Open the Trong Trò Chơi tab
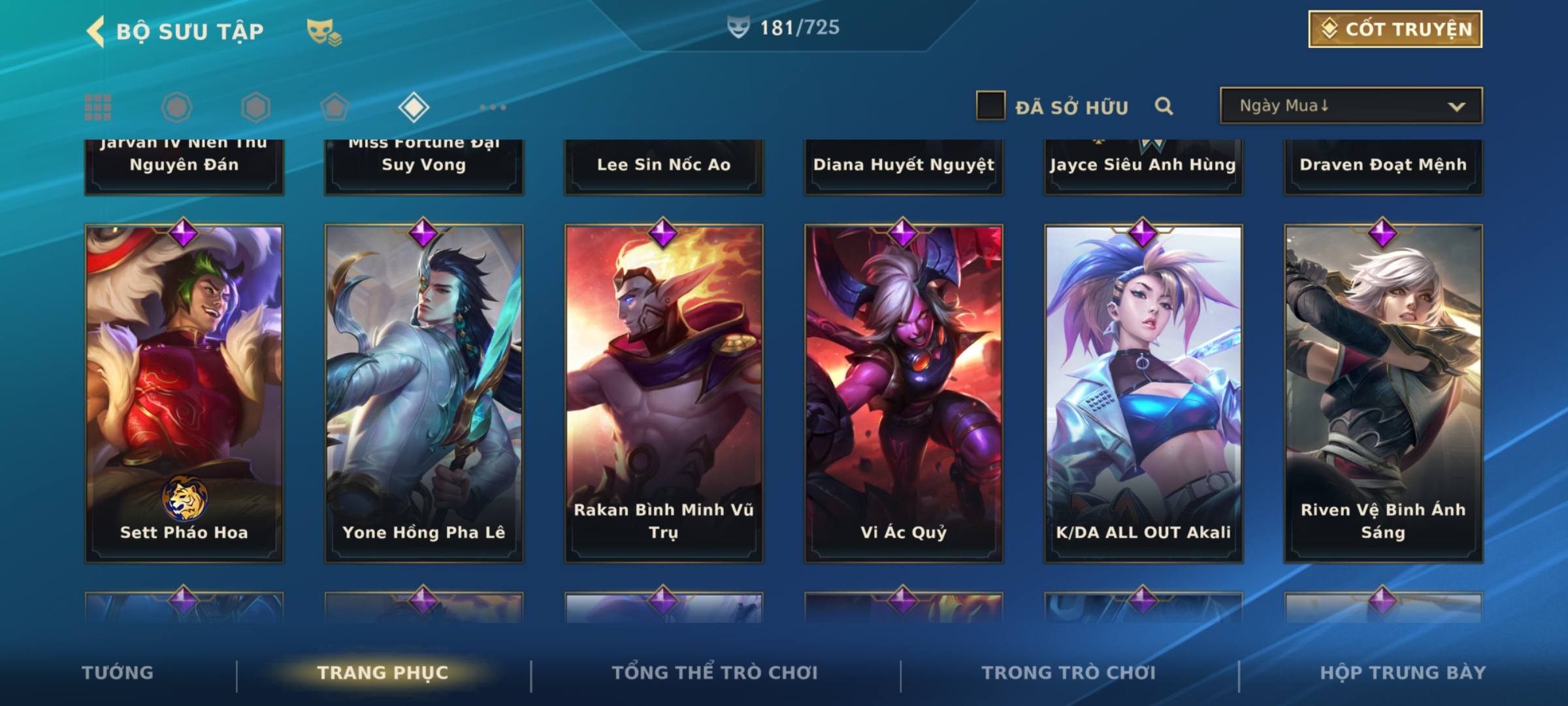The image size is (1568, 706). tap(1069, 673)
